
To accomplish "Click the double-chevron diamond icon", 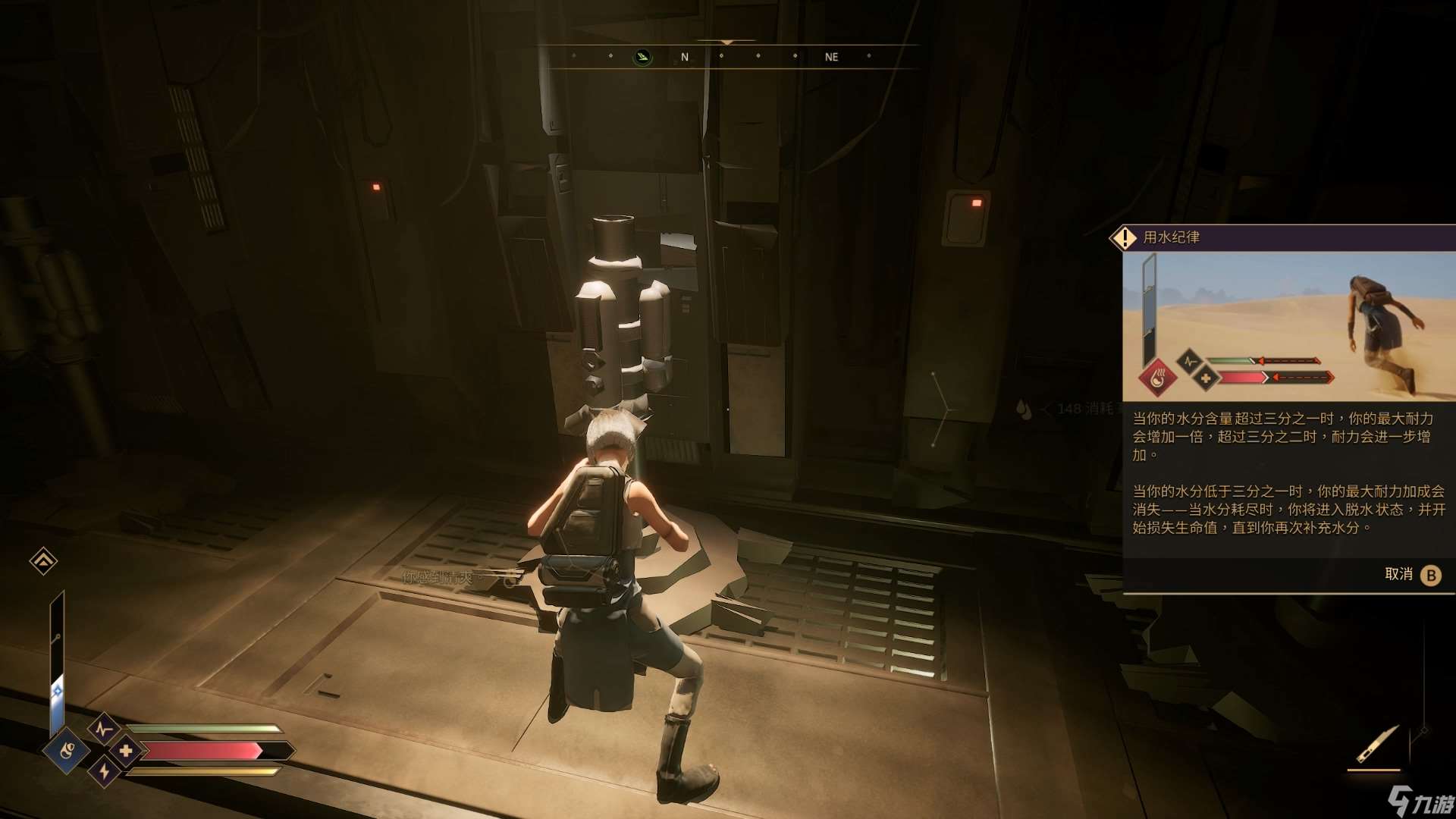I will click(43, 561).
